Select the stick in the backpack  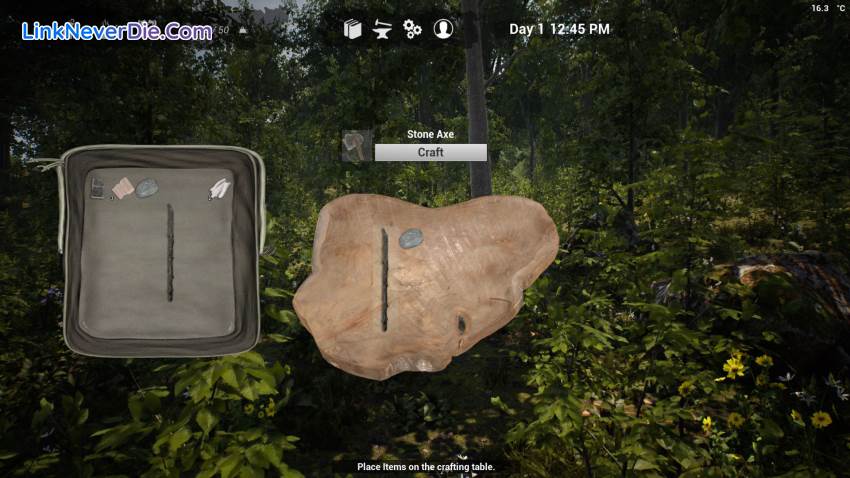170,252
